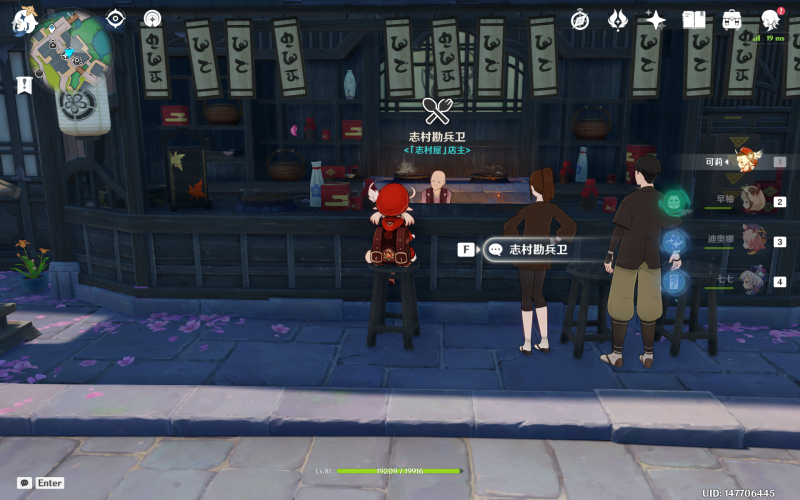Open the four-pointed star events icon
Viewport: 800px width, 500px height.
[656, 19]
